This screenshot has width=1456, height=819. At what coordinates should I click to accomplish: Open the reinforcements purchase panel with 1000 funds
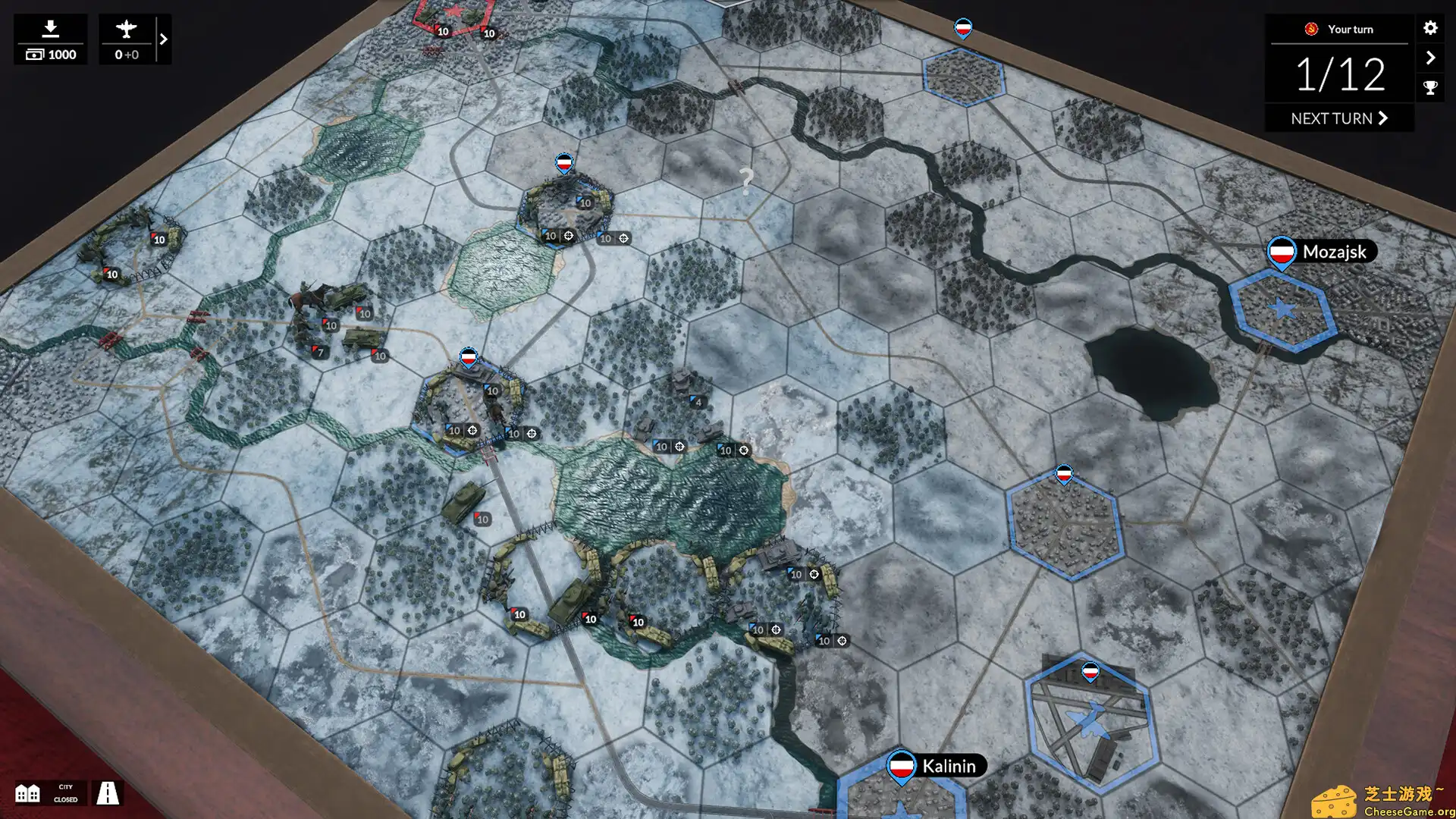click(51, 39)
